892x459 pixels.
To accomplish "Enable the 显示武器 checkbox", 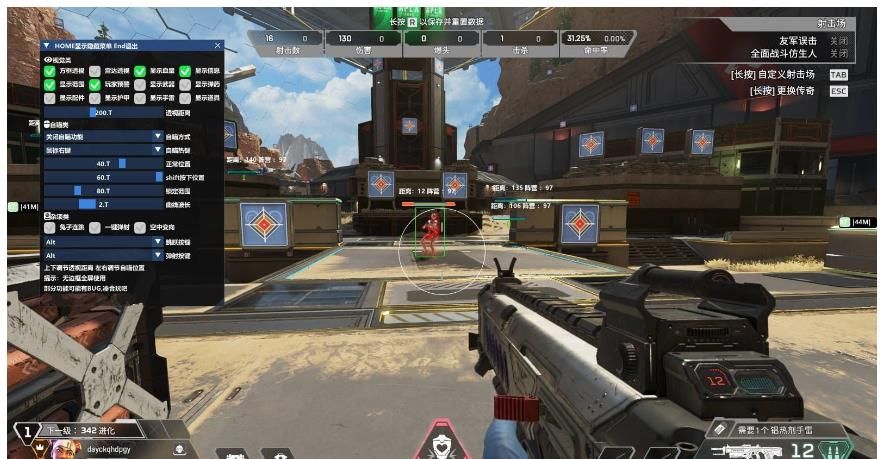I will 140,85.
